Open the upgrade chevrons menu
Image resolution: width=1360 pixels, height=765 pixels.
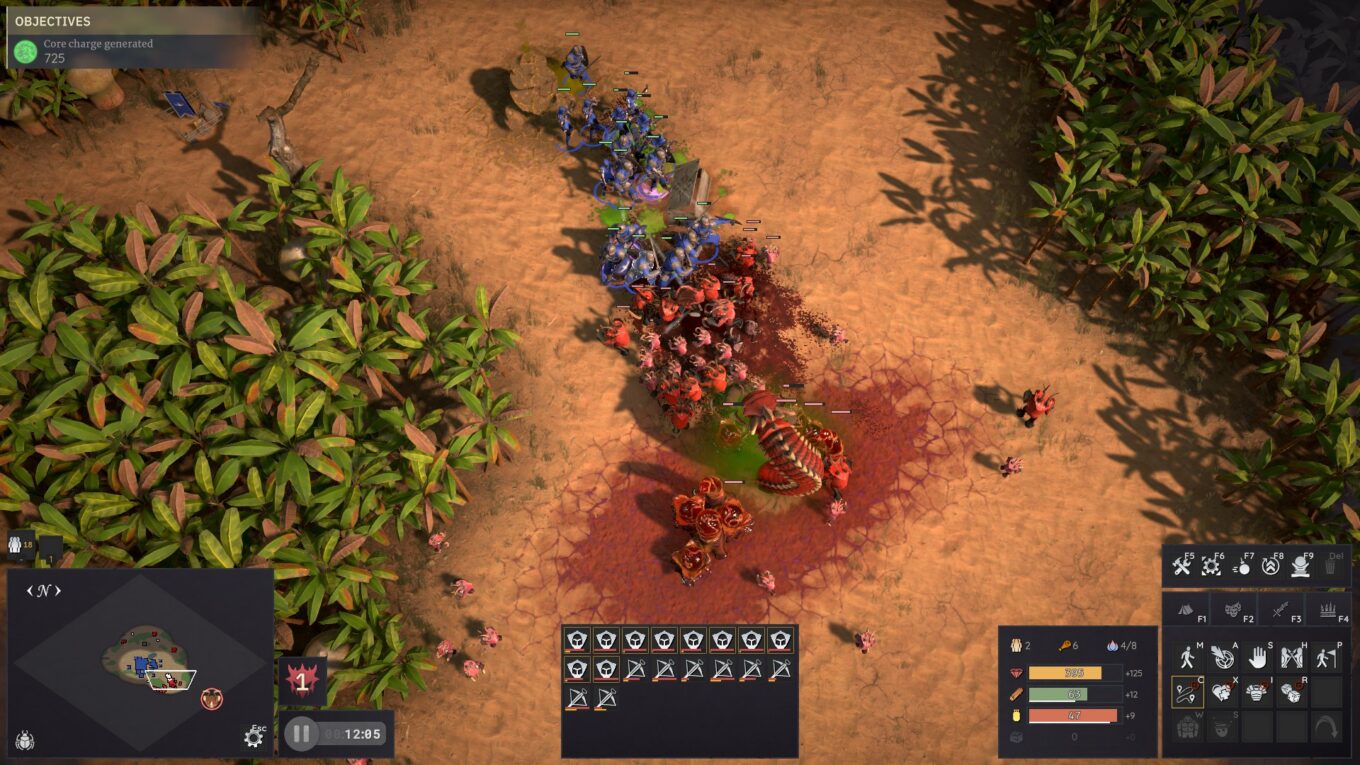[x=1272, y=567]
